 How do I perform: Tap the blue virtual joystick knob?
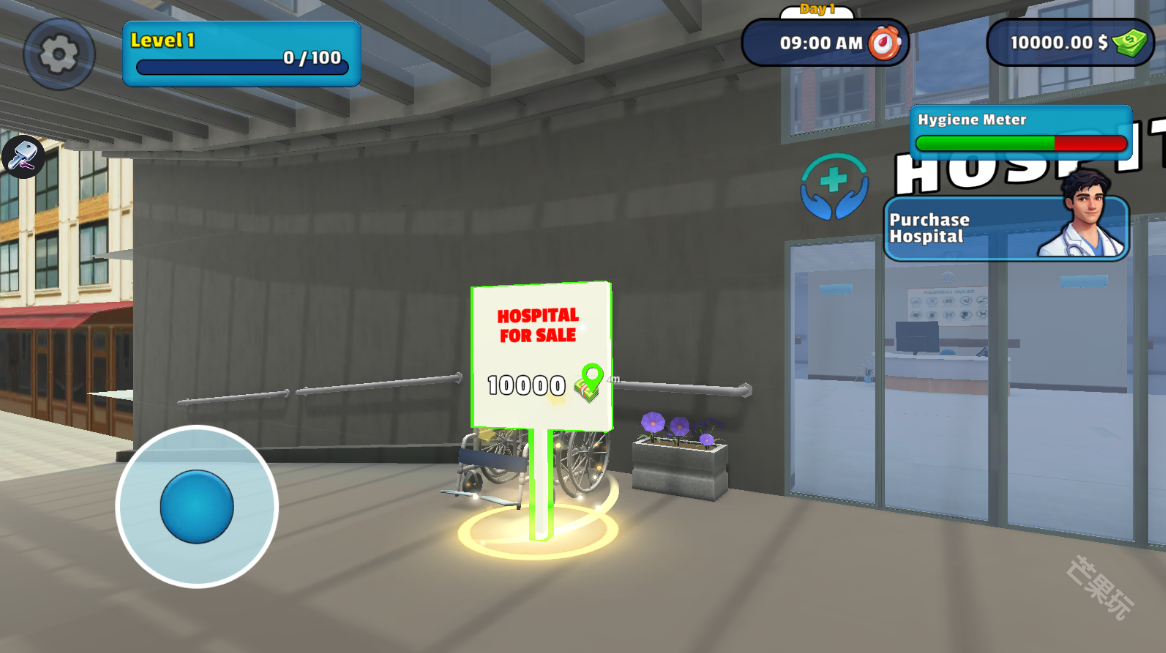(x=197, y=506)
